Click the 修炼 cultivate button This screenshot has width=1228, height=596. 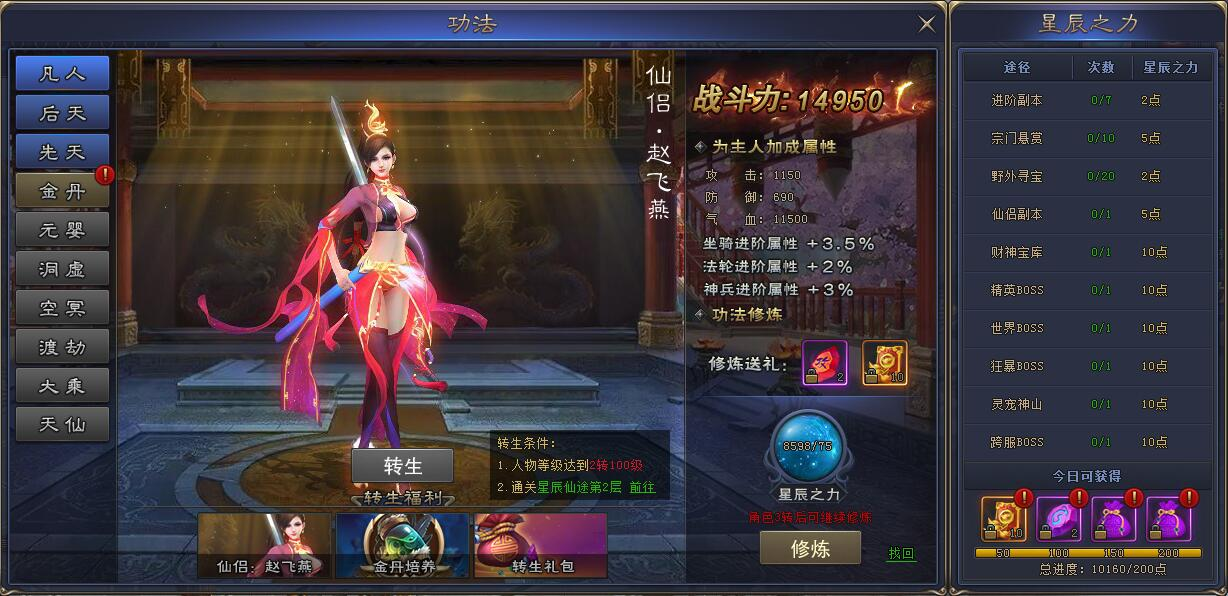coord(809,548)
